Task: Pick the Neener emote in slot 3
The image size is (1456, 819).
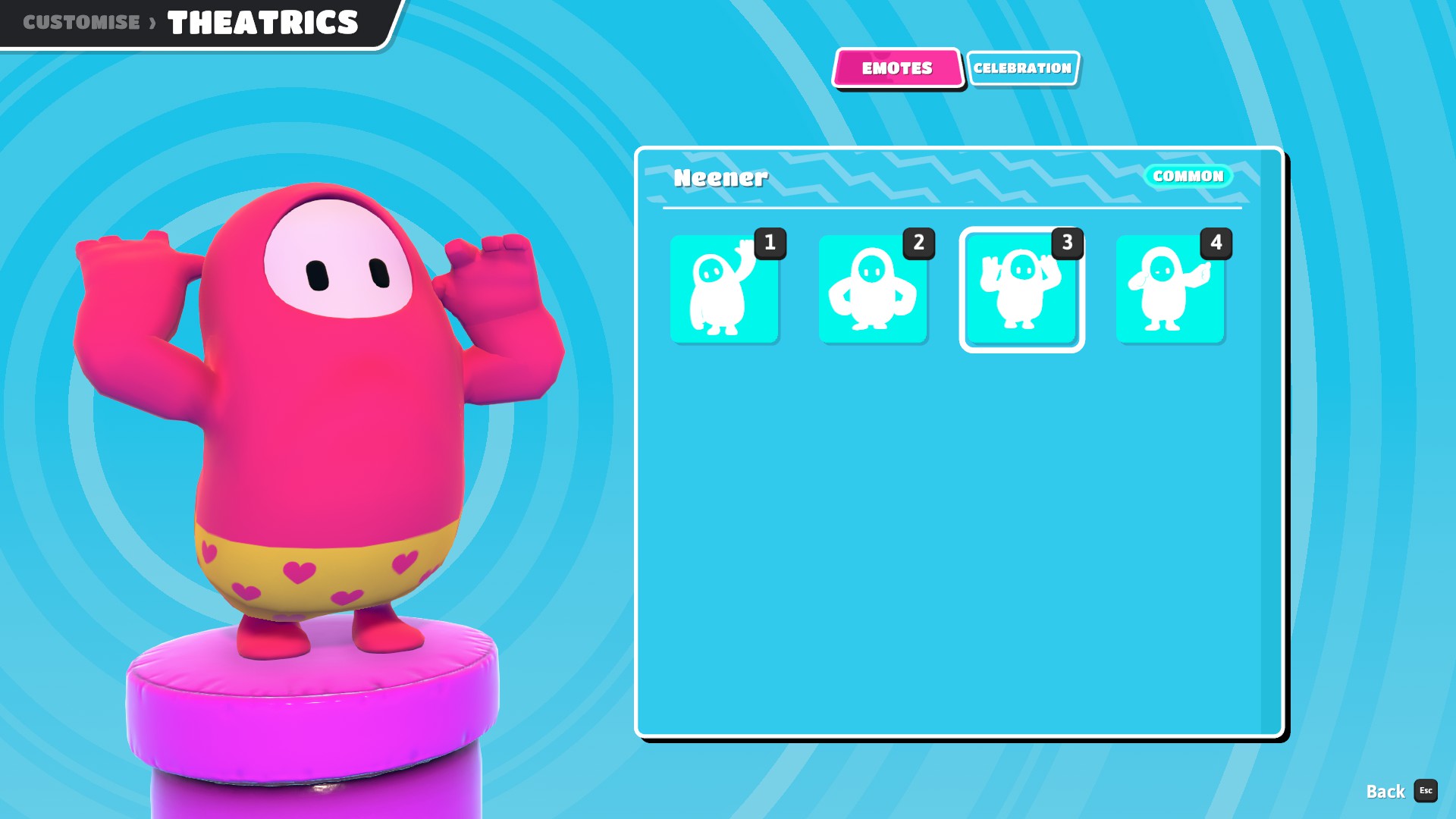Action: pyautogui.click(x=1021, y=290)
